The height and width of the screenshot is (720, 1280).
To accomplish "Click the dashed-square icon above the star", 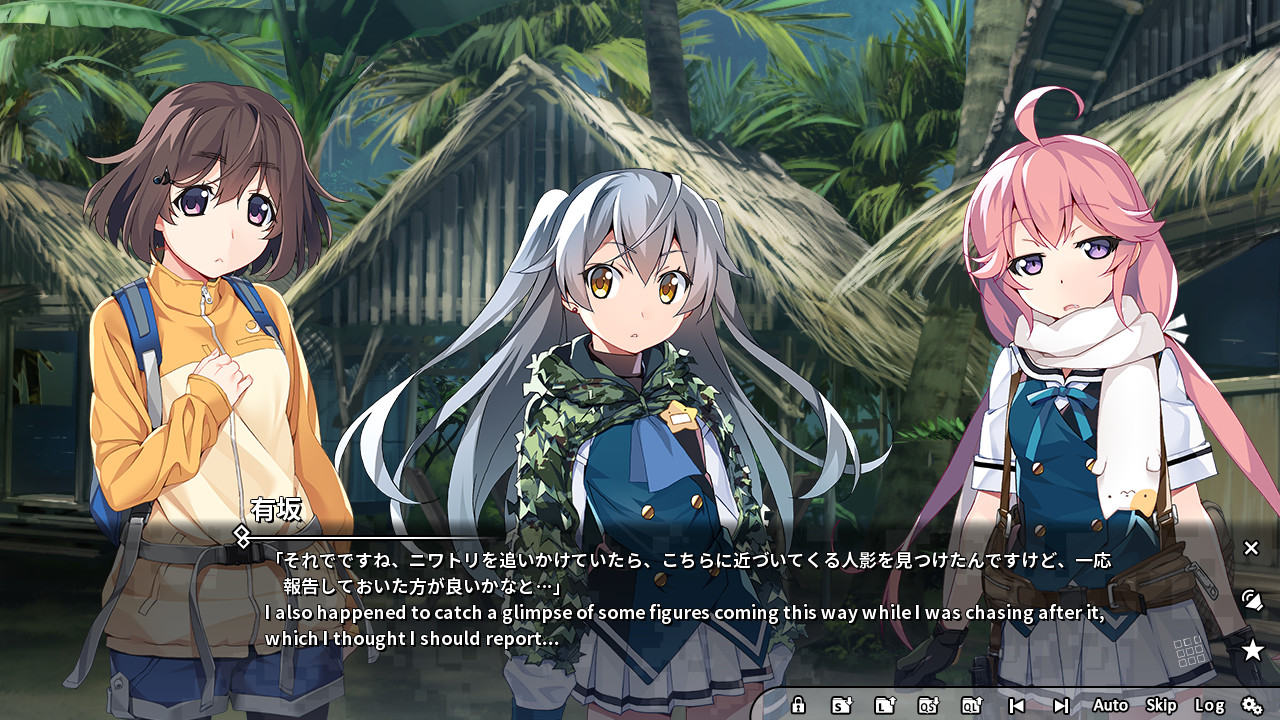I will (x=1189, y=650).
